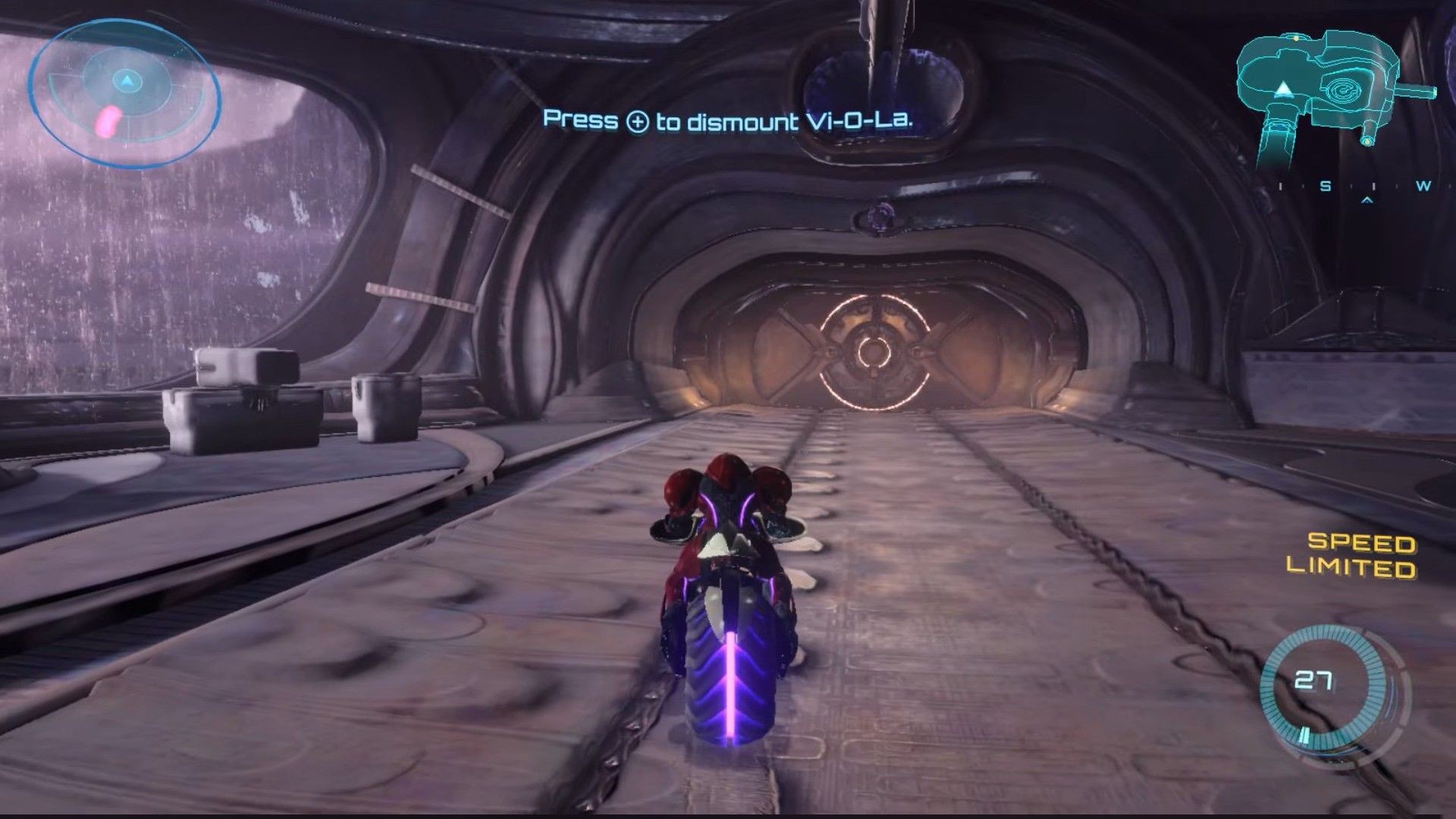Expand the 3D map hologram corridor branch
1456x819 pixels.
(1415, 91)
